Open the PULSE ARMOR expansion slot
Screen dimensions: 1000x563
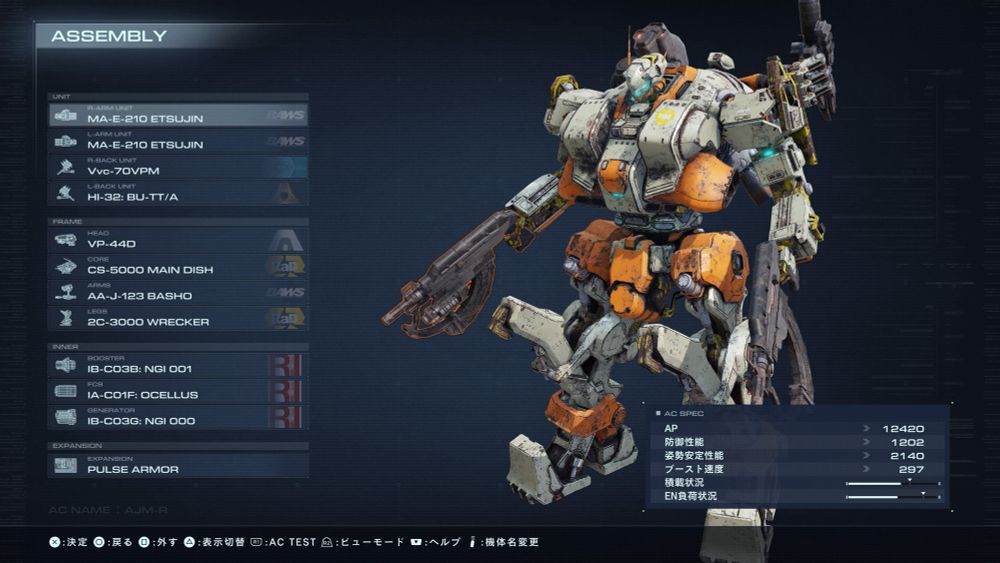[178, 465]
